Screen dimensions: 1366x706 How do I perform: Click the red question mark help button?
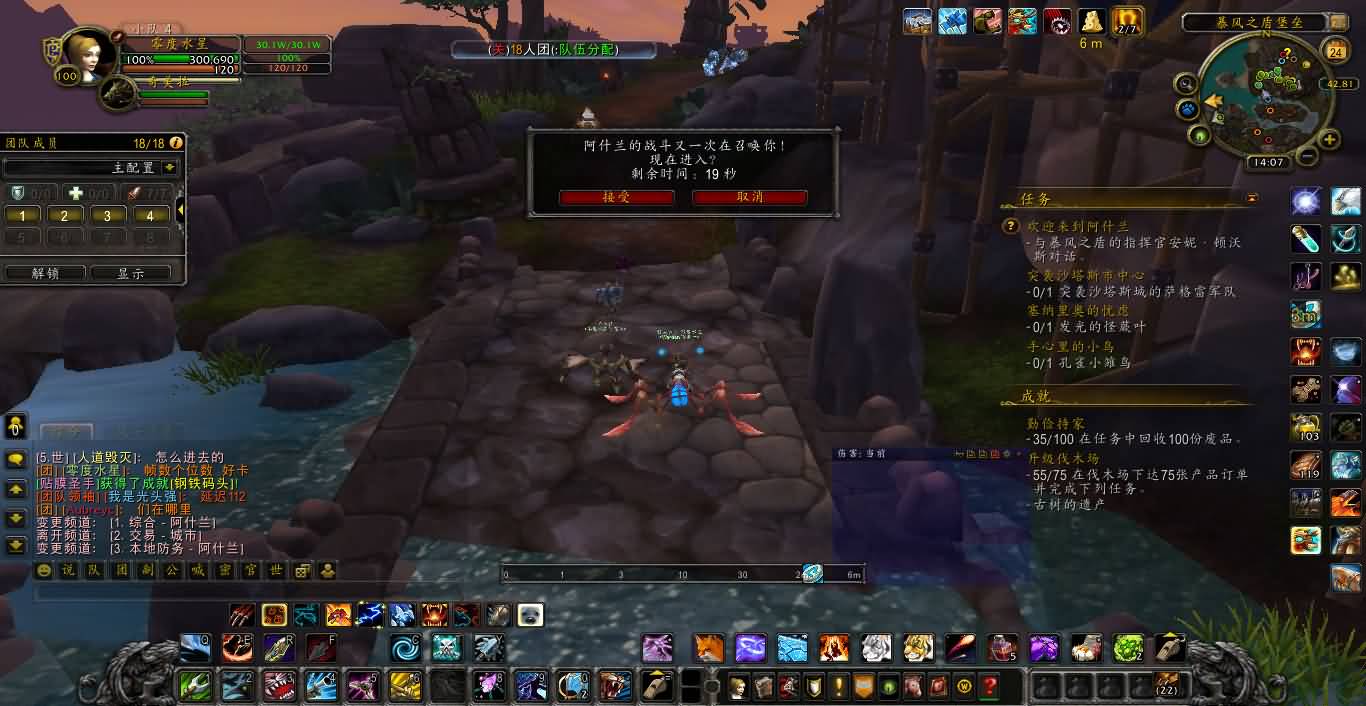tap(990, 686)
